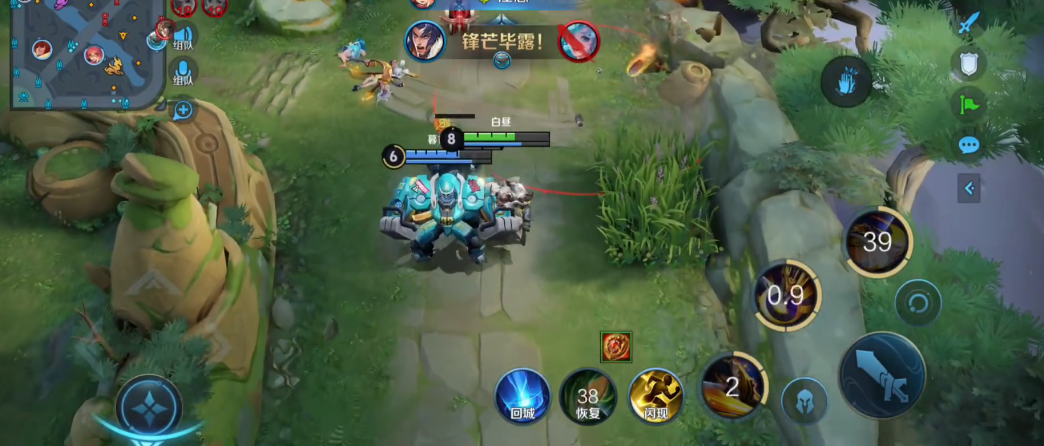Cast the 闪现 flash spell

(655, 394)
